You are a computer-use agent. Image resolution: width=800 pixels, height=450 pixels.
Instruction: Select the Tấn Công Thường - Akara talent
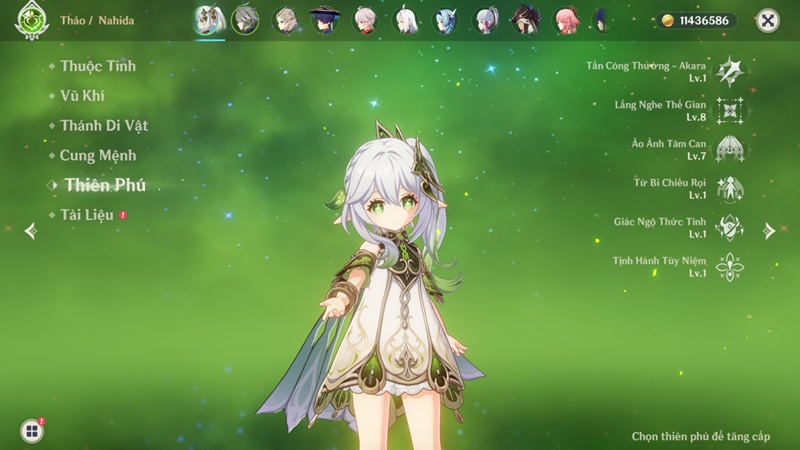730,71
